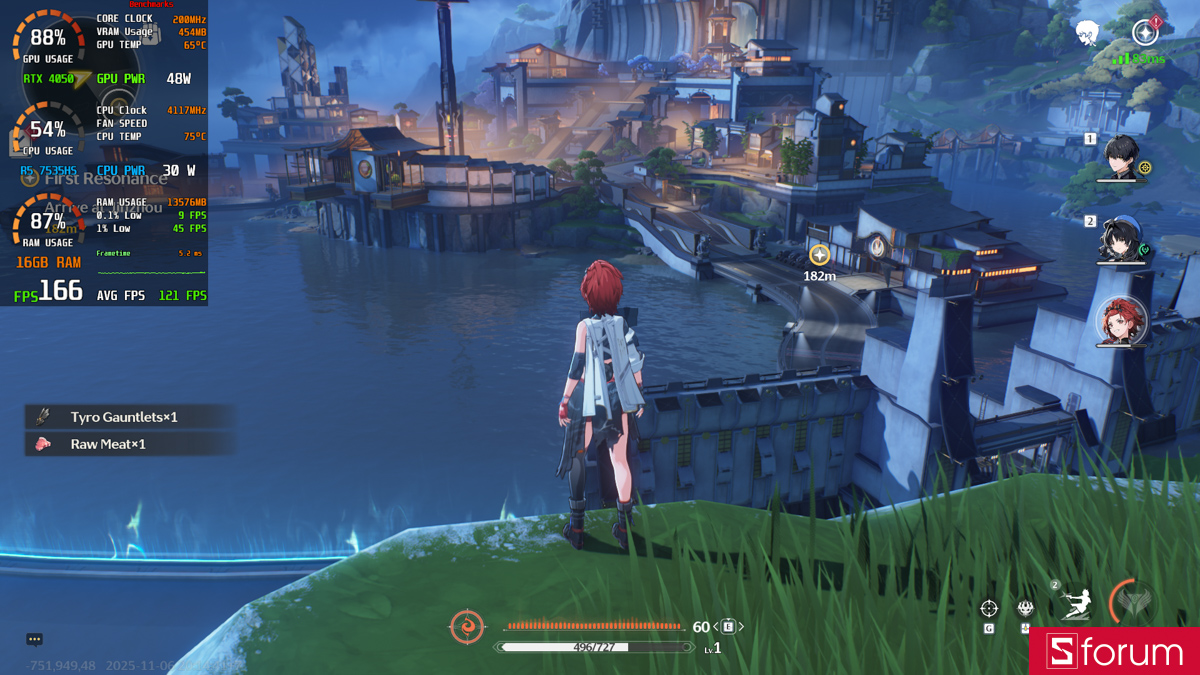Activate the winged ultimate liberation icon
Viewport: 1200px width, 675px height.
[x=1135, y=602]
